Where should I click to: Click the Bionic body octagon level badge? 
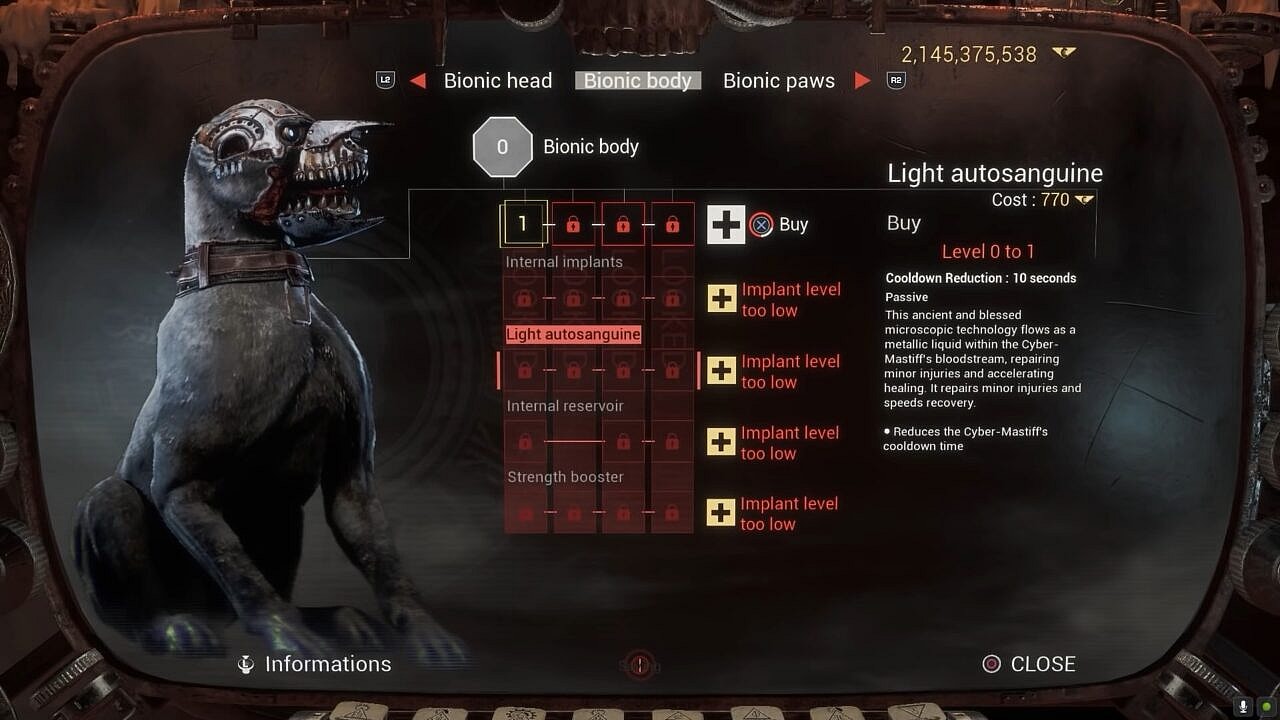502,147
